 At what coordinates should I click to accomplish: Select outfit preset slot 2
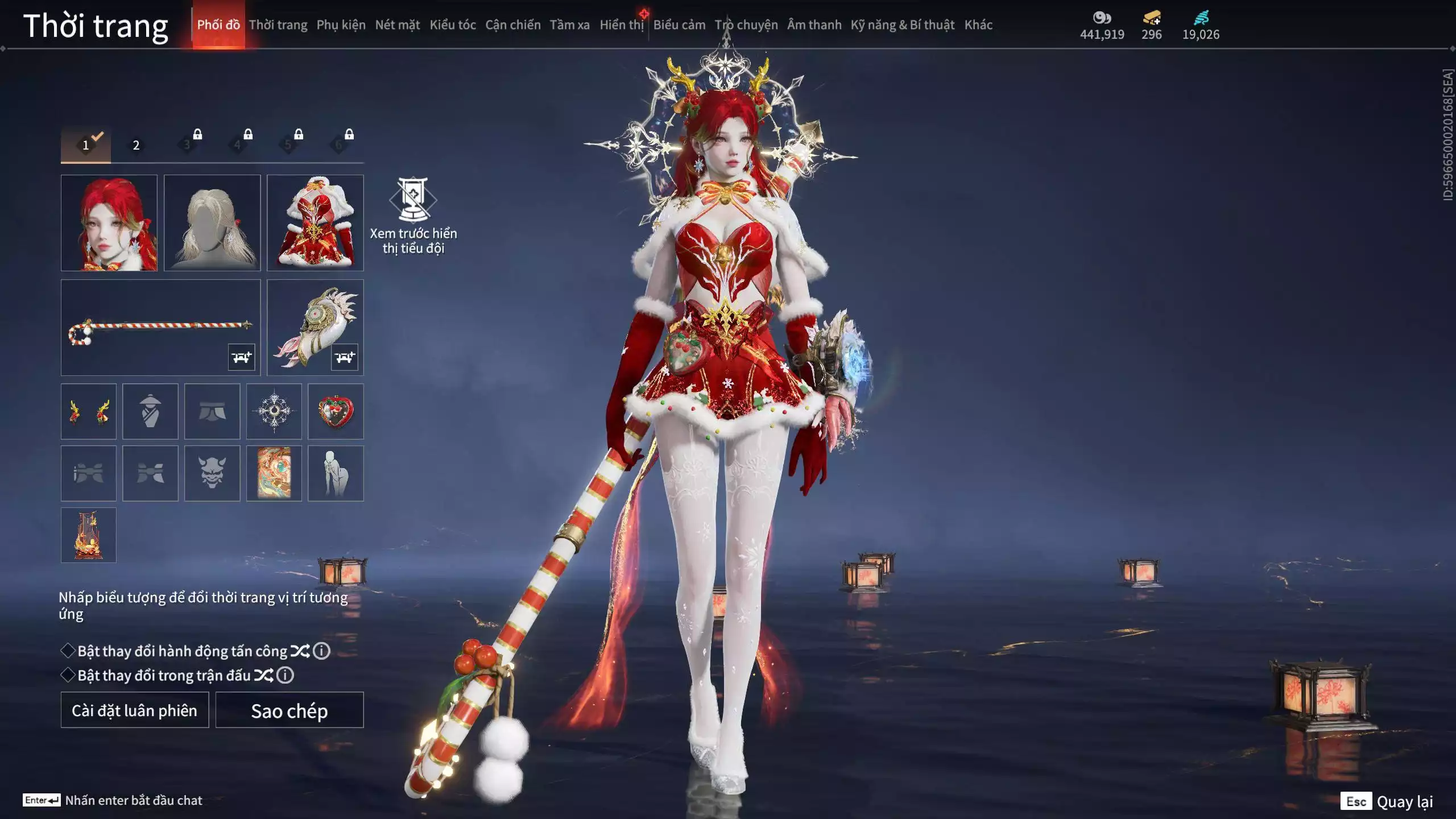click(x=136, y=145)
